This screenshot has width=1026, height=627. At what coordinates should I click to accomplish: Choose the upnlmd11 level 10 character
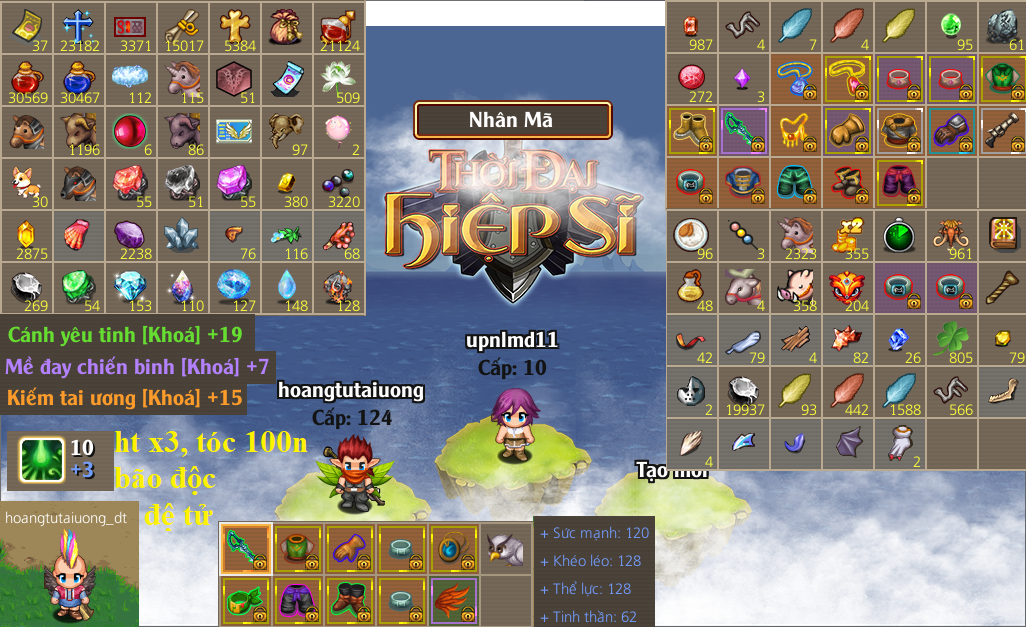tap(515, 422)
